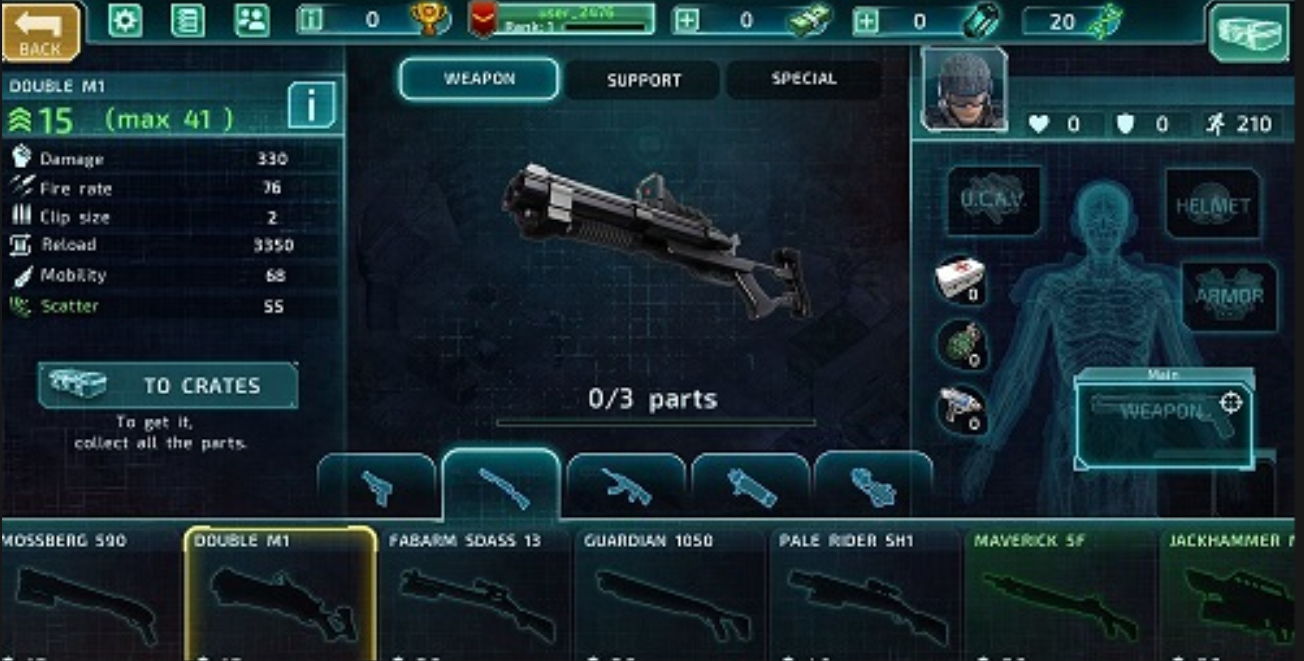Choose the Pale Rider SH1 shotgun
The width and height of the screenshot is (1304, 661).
[x=866, y=590]
